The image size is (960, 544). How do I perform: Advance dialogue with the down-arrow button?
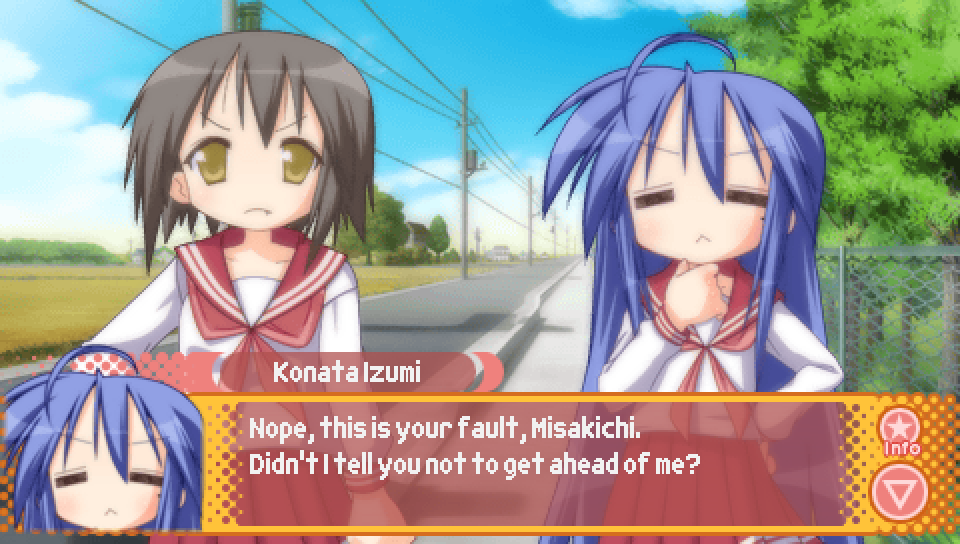coord(899,490)
